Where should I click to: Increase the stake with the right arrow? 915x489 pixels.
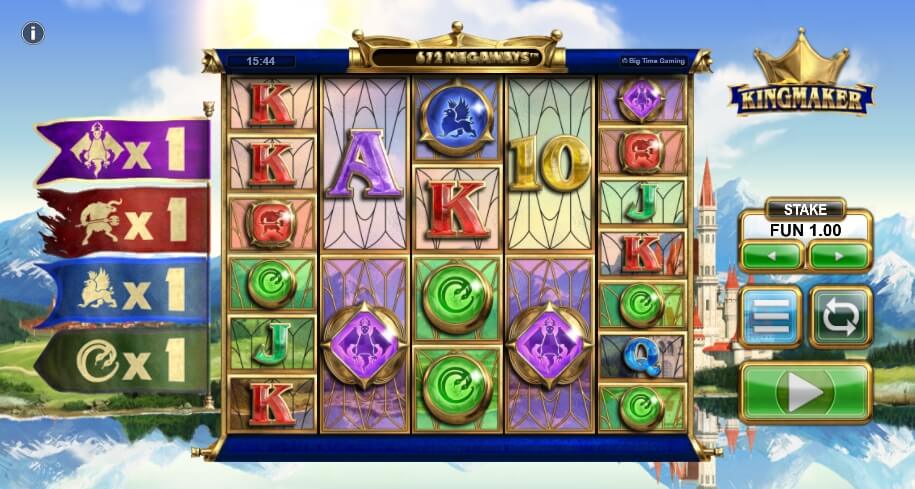click(x=838, y=256)
